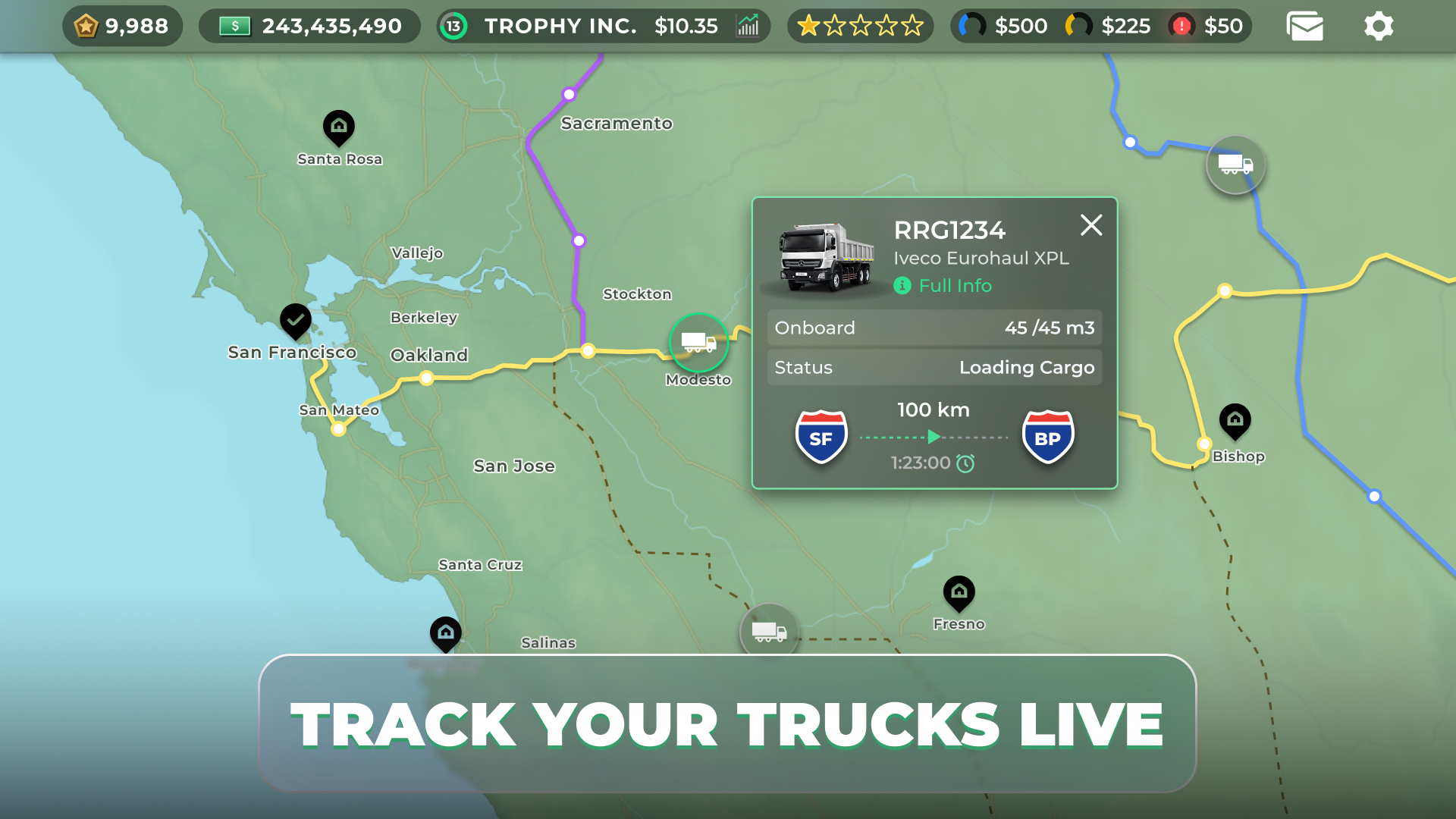Open the settings gear menu
1456x819 pixels.
pyautogui.click(x=1378, y=27)
